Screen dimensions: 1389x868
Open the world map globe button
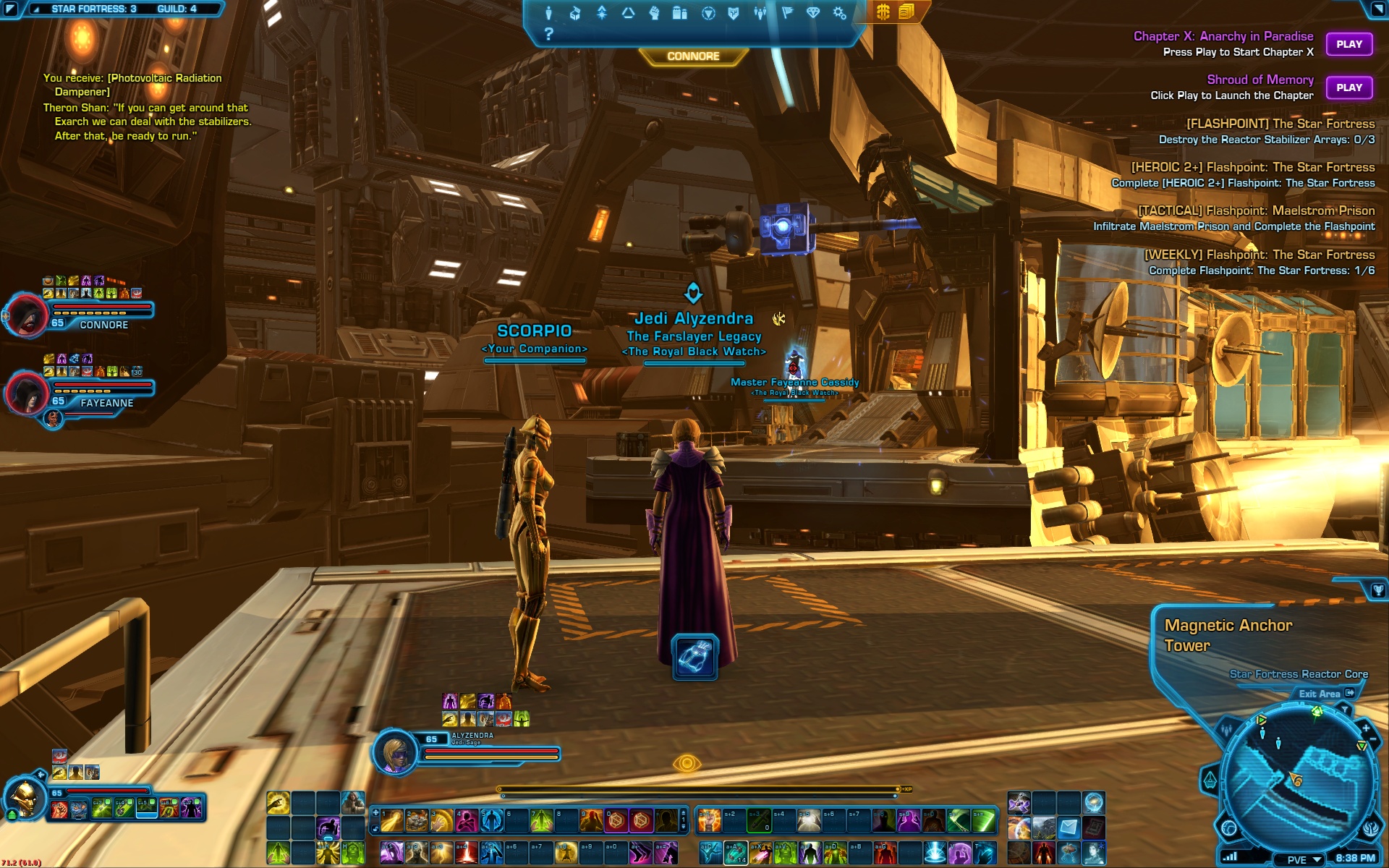pyautogui.click(x=1228, y=827)
